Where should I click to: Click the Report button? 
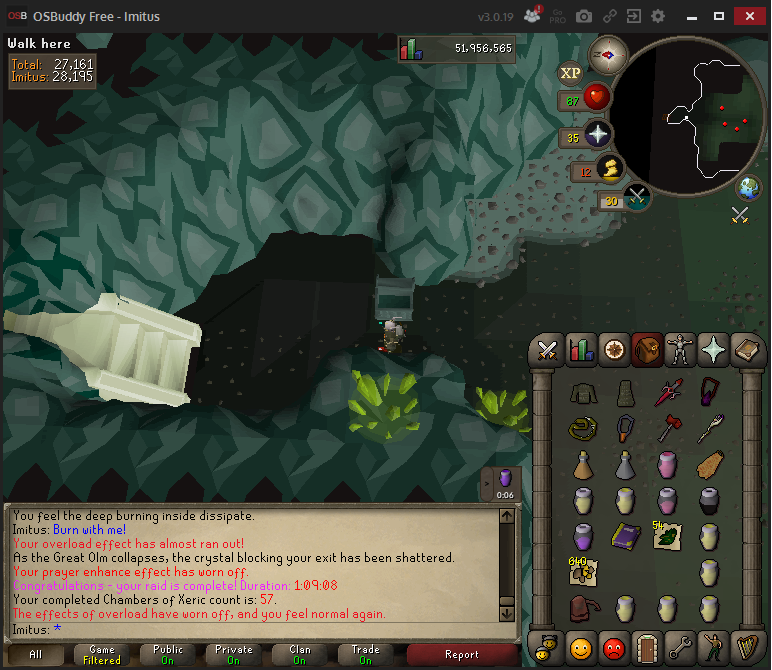coord(462,655)
